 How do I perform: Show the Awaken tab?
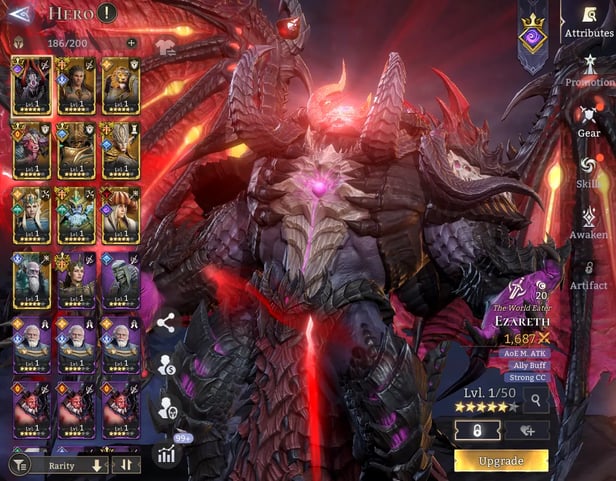(588, 220)
